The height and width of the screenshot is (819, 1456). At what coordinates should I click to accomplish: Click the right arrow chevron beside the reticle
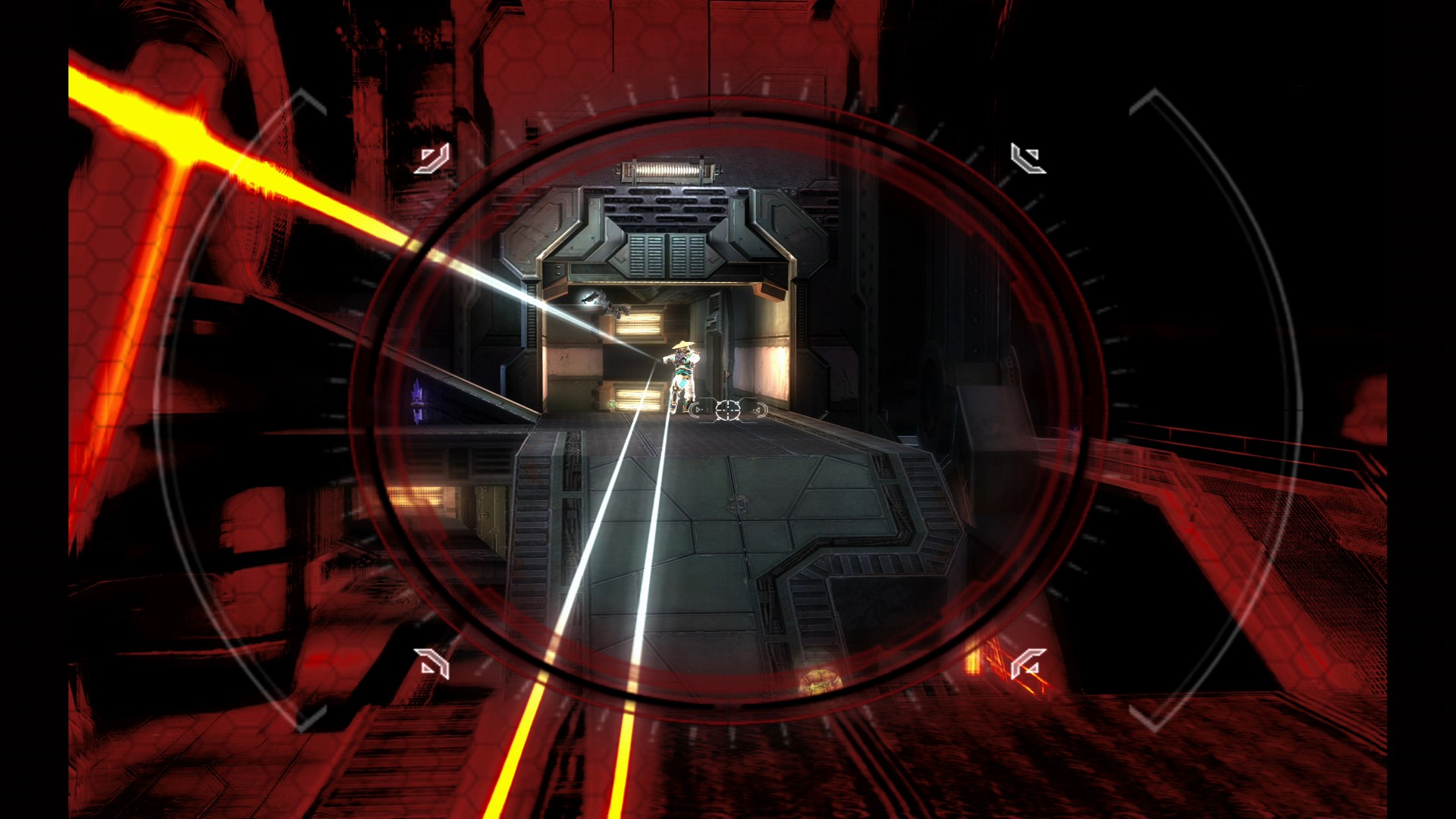click(758, 409)
